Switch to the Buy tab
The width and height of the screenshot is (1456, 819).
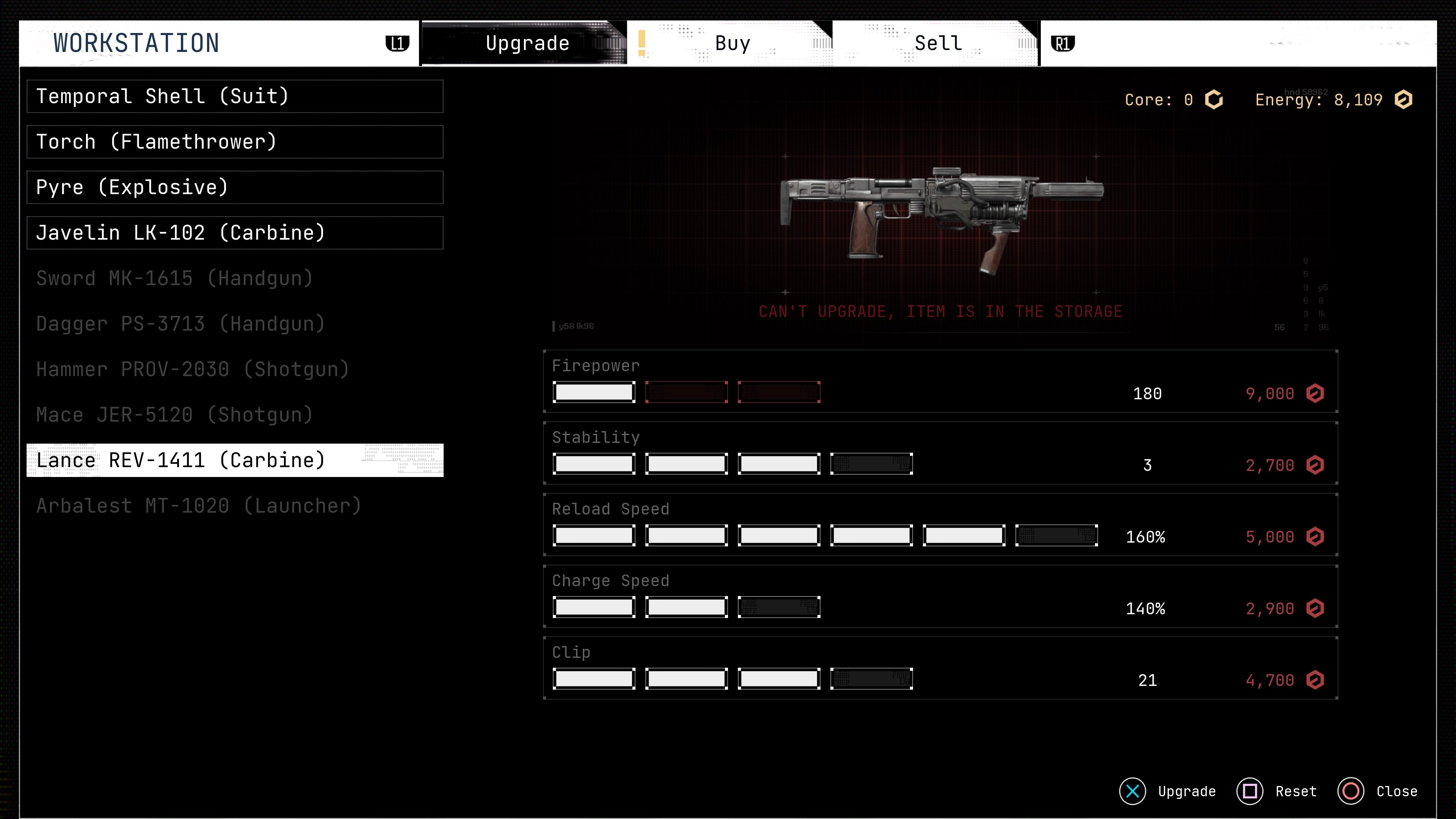point(732,44)
